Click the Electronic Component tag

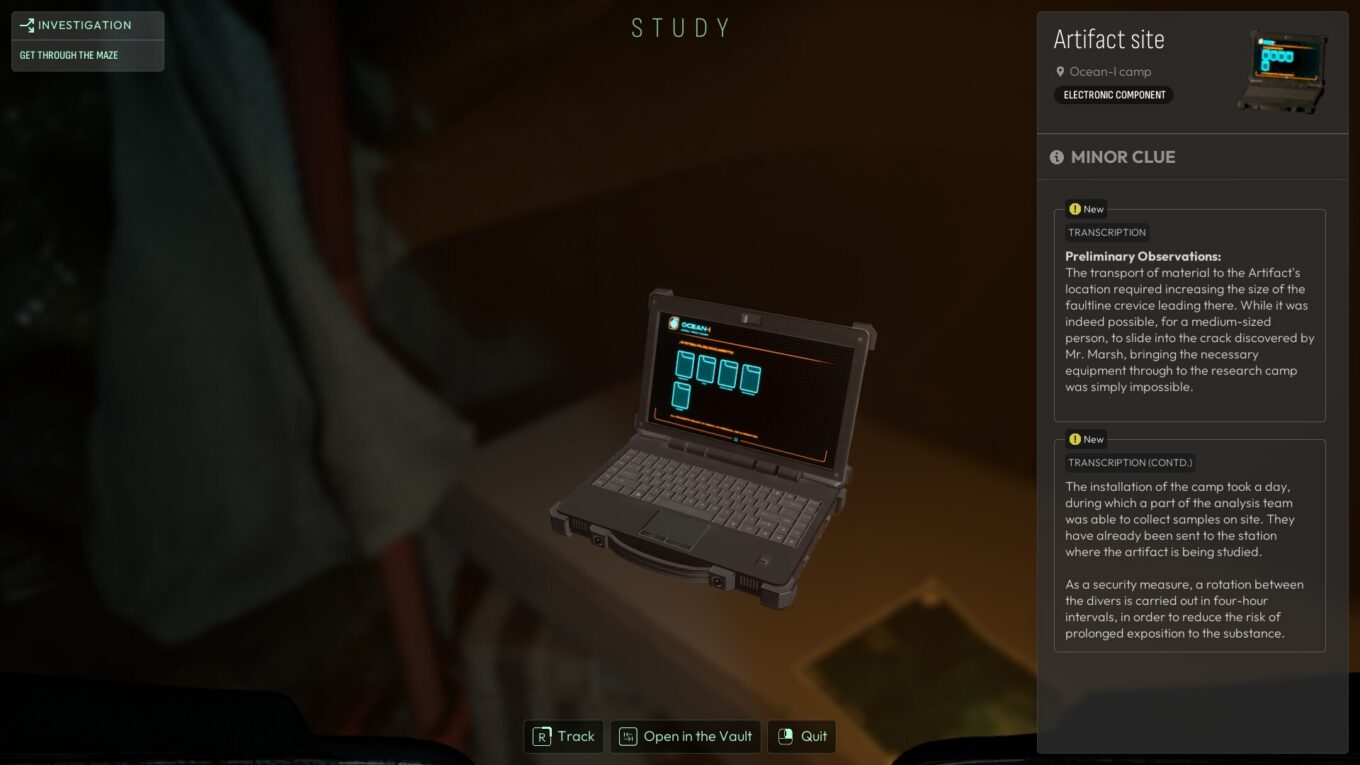click(x=1114, y=95)
